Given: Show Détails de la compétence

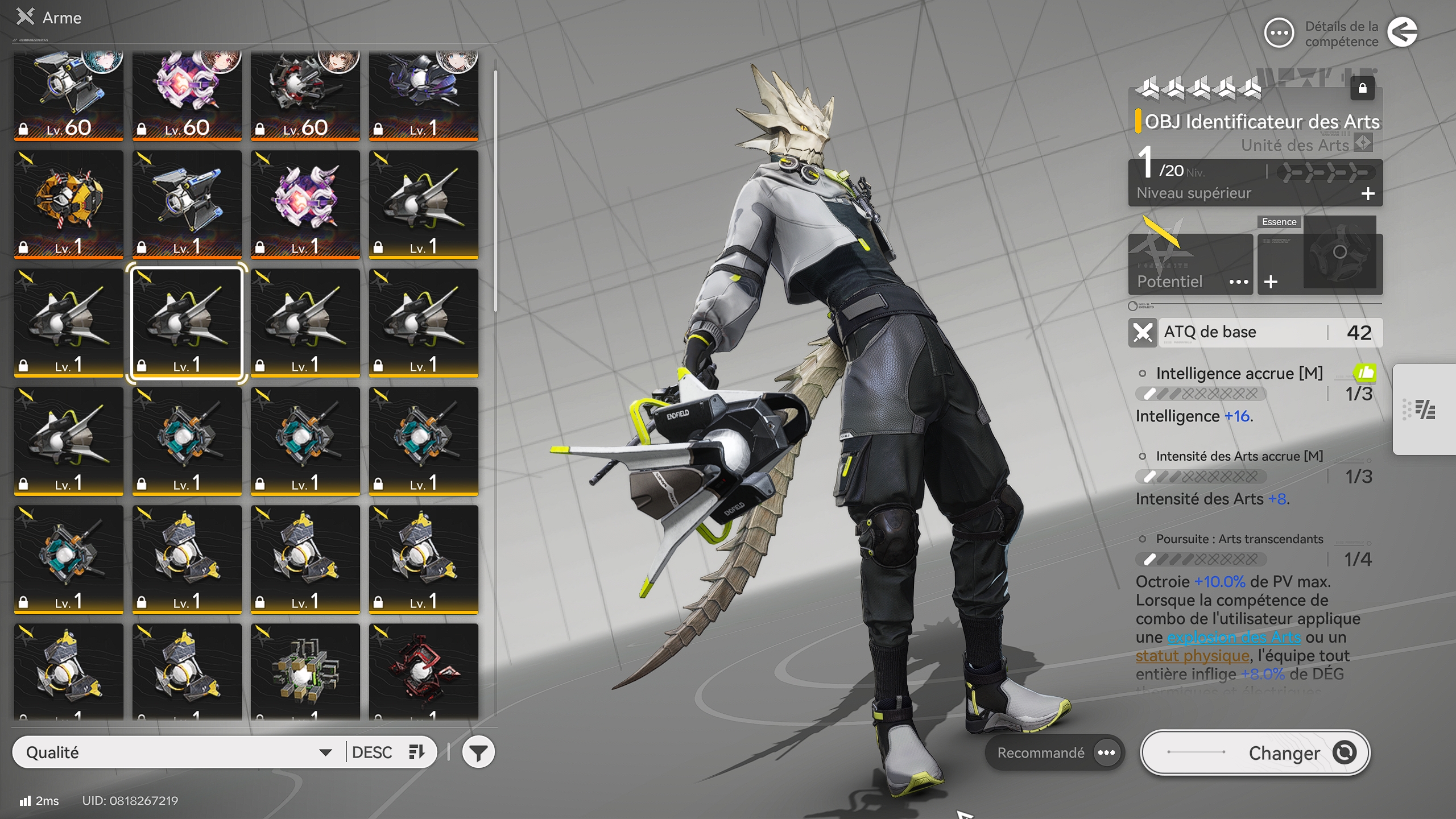Looking at the screenshot, I should coord(1279,34).
